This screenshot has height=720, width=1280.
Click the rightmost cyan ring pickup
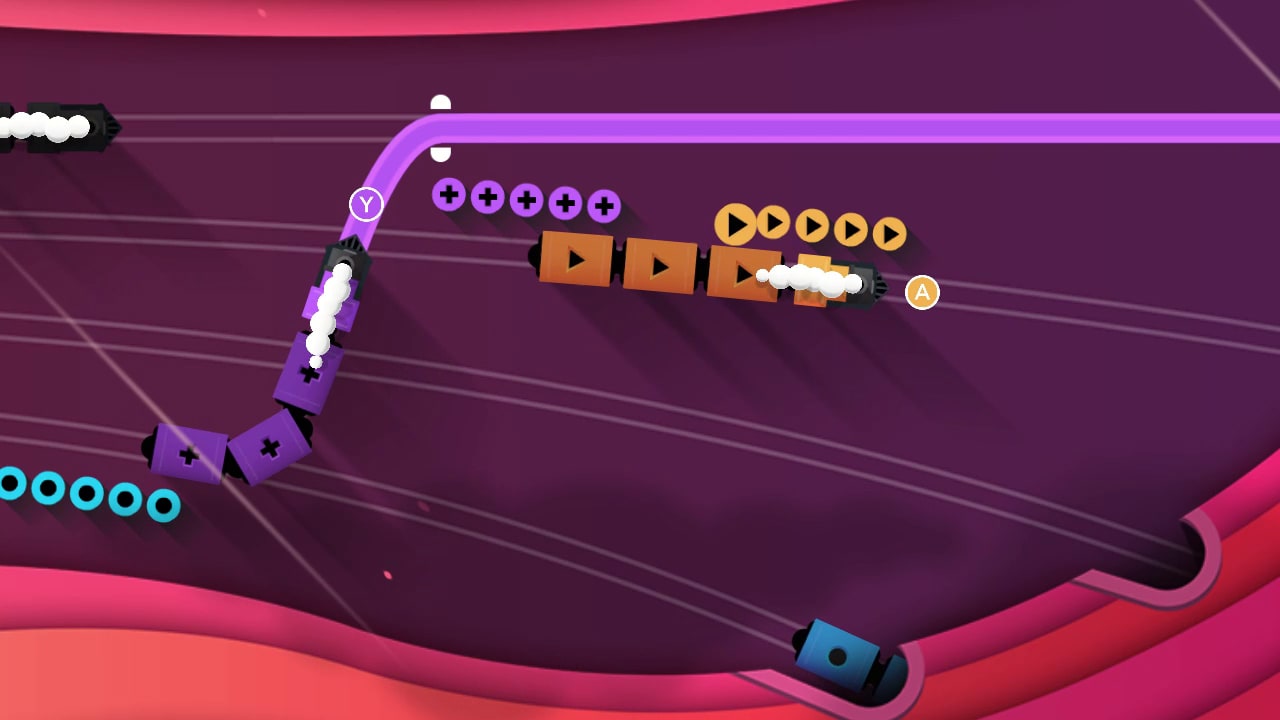click(163, 507)
